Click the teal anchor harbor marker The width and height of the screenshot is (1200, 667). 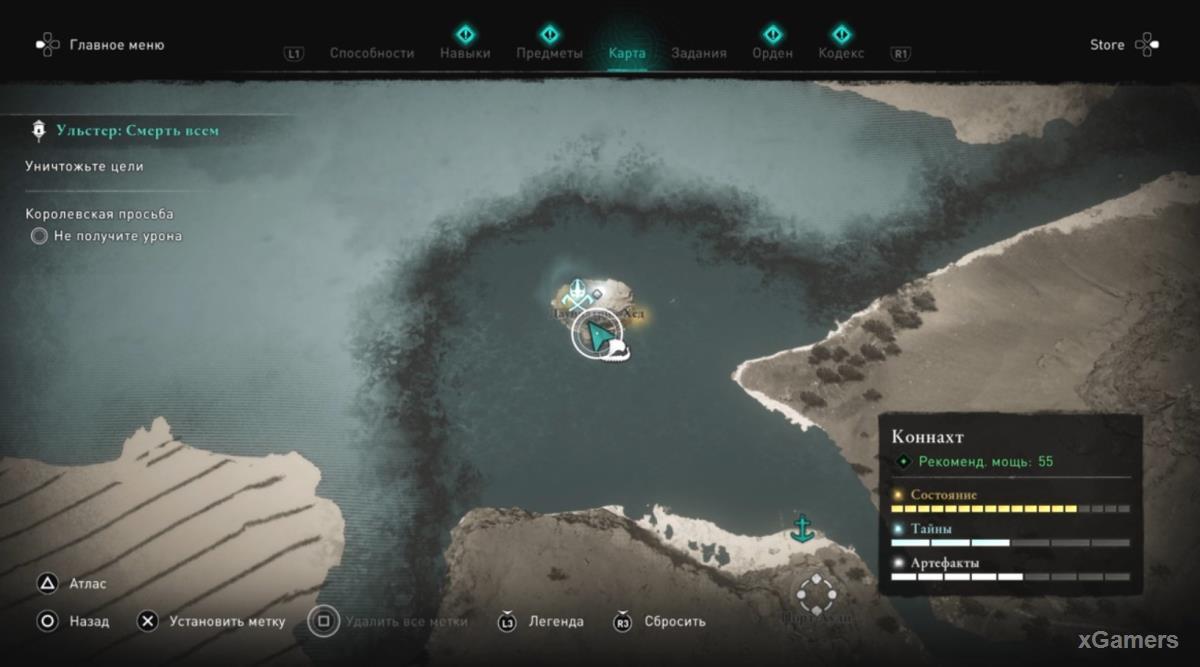(x=801, y=528)
